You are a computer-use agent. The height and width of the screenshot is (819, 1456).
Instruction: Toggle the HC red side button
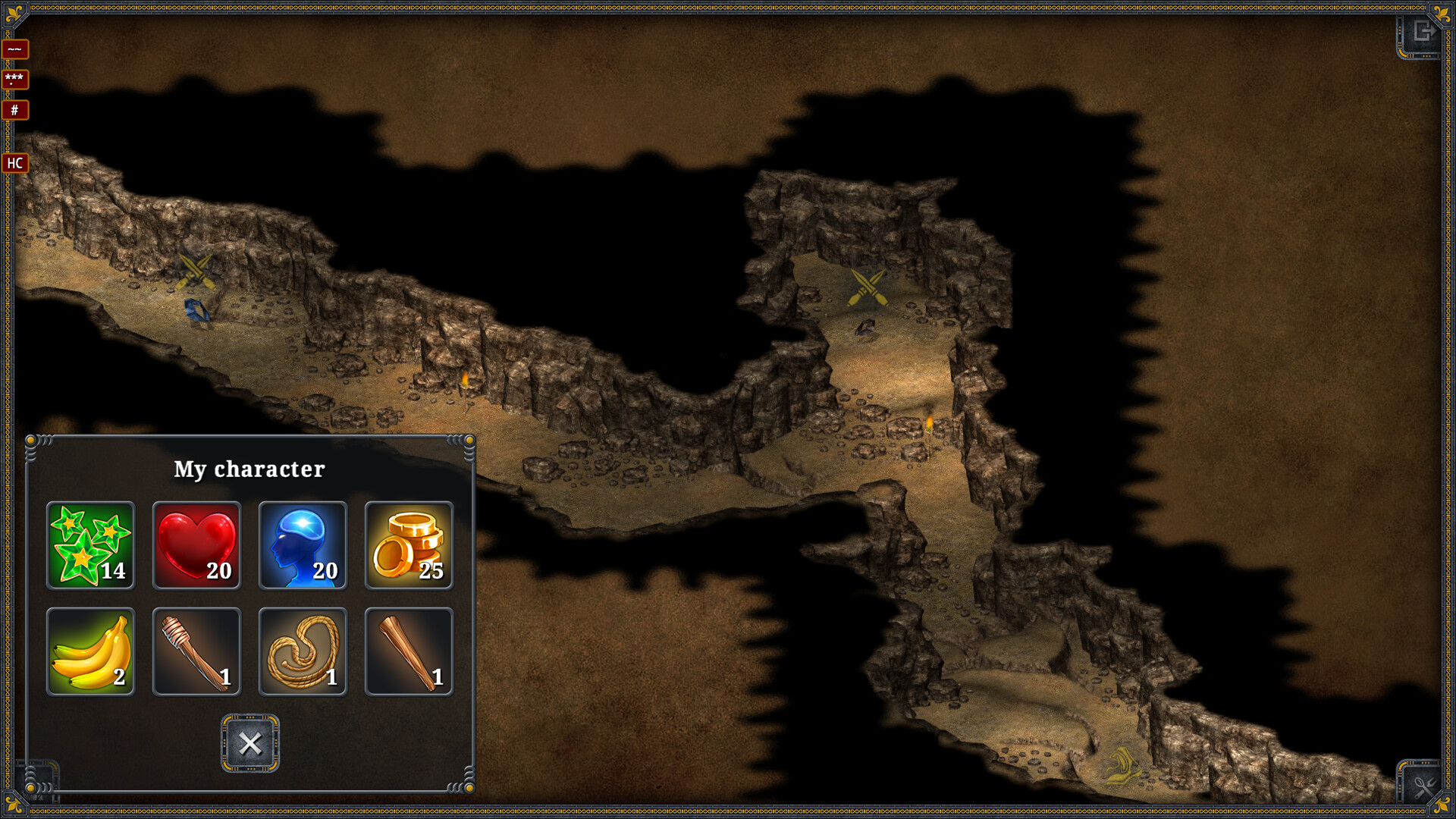pyautogui.click(x=15, y=163)
